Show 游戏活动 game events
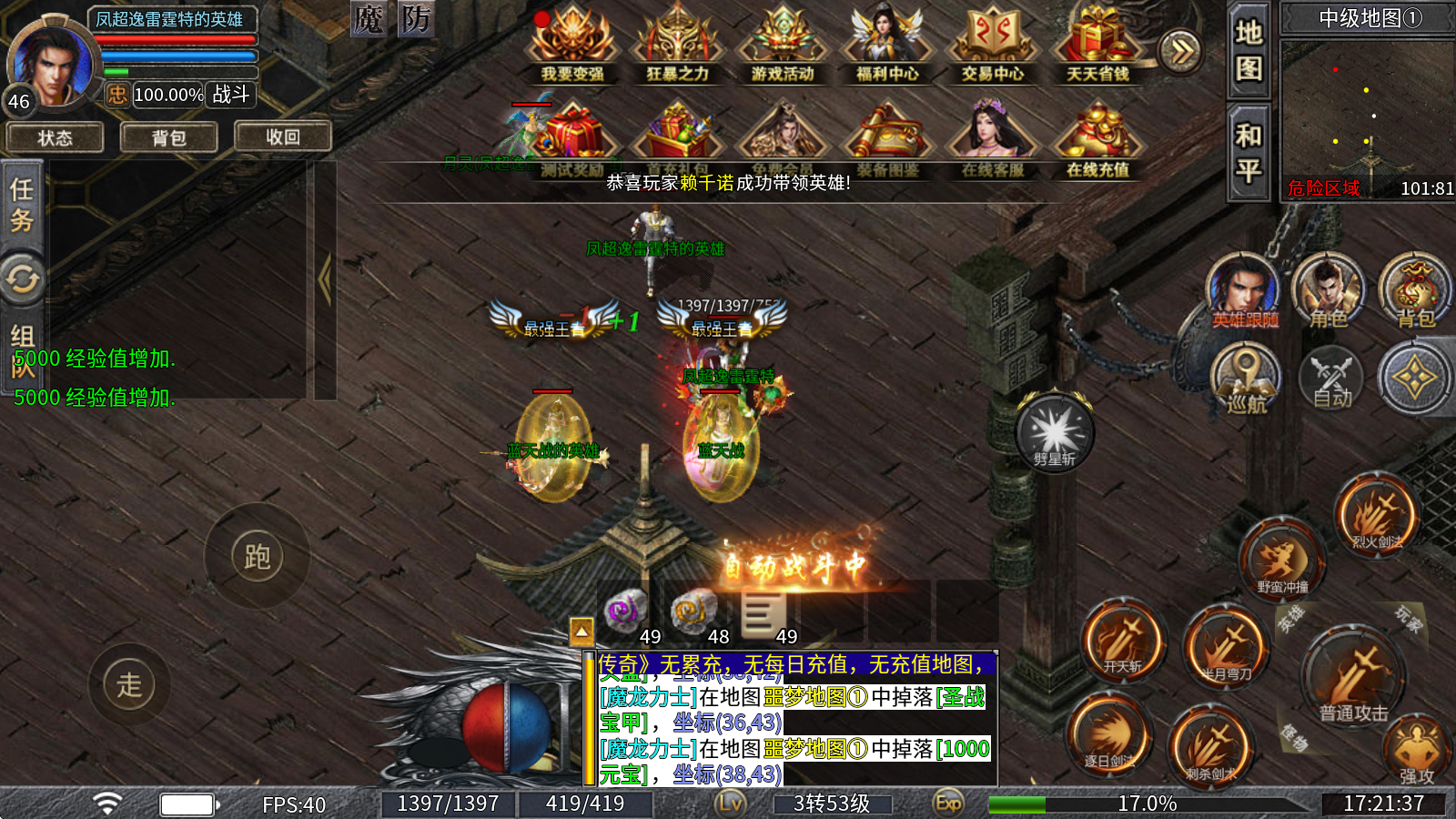 pyautogui.click(x=783, y=45)
